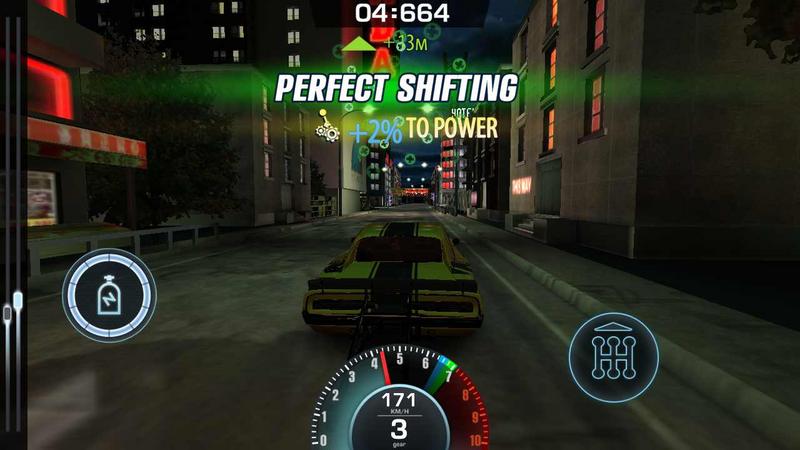Activate the nitro boost button
Image resolution: width=800 pixels, height=450 pixels.
(109, 295)
